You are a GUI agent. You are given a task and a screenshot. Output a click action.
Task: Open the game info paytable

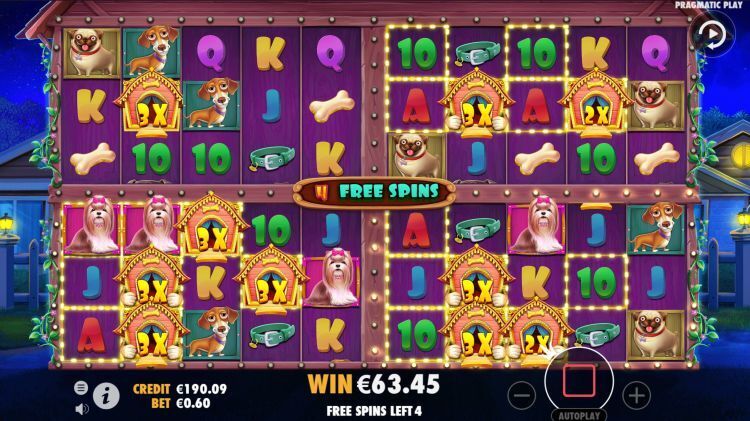107,396
